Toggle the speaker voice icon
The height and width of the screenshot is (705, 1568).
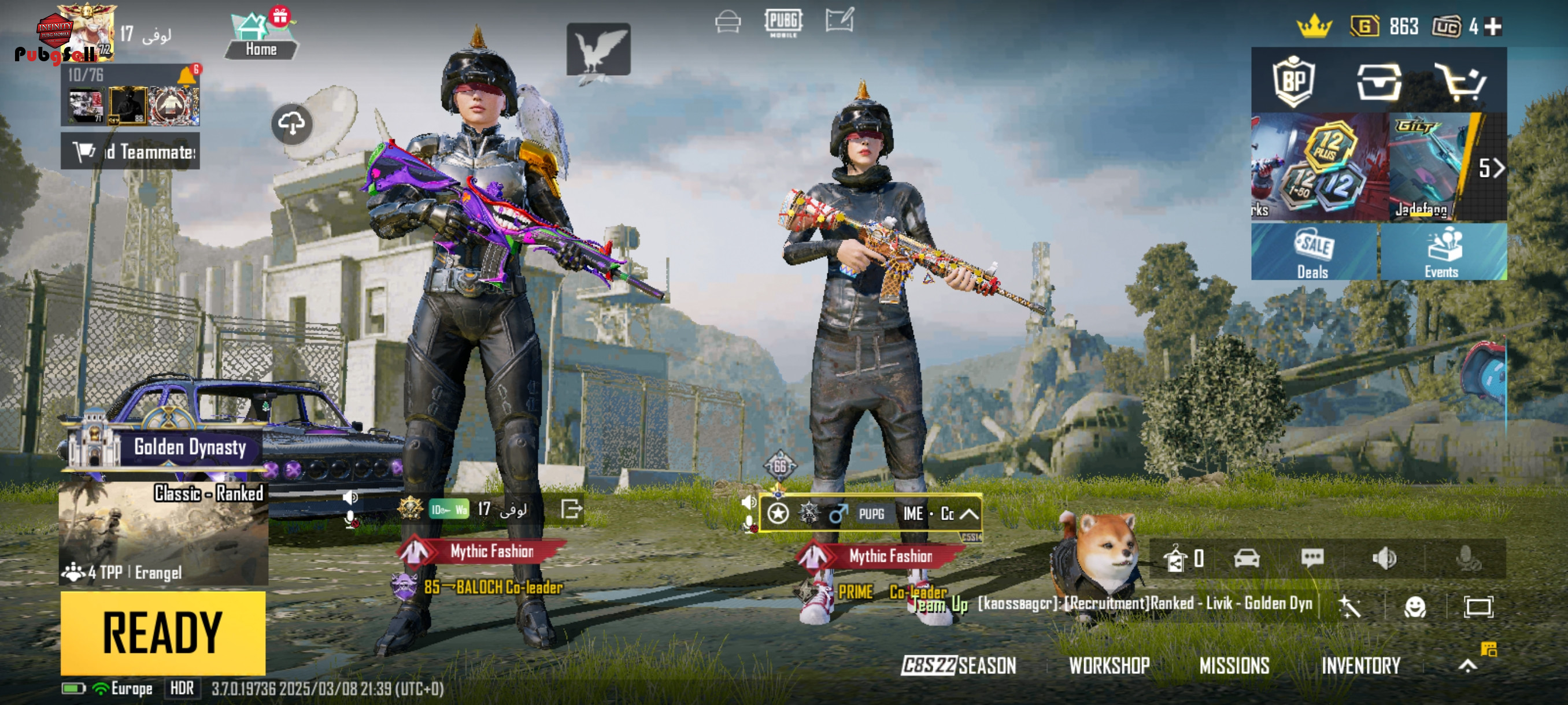click(1384, 558)
